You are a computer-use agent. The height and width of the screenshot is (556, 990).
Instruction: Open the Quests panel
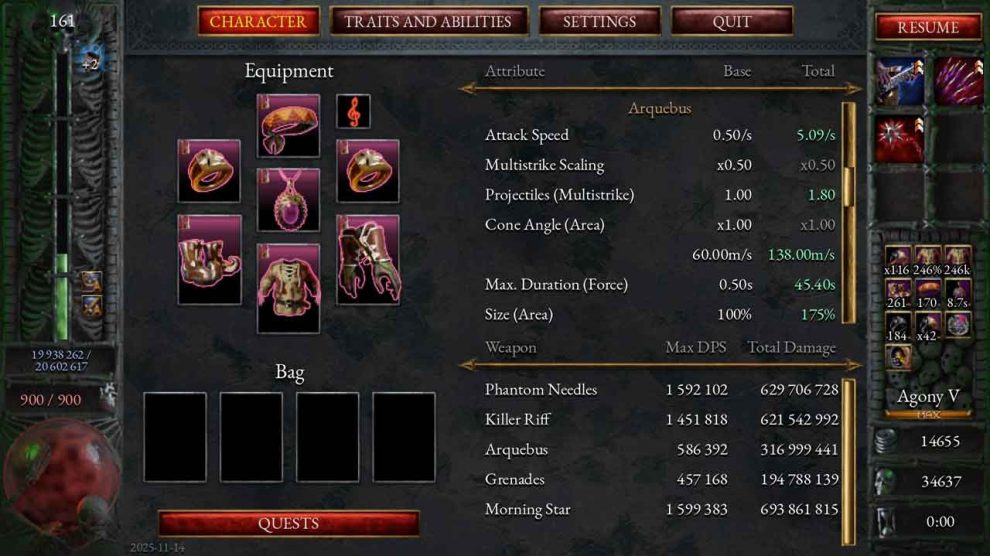pos(288,523)
